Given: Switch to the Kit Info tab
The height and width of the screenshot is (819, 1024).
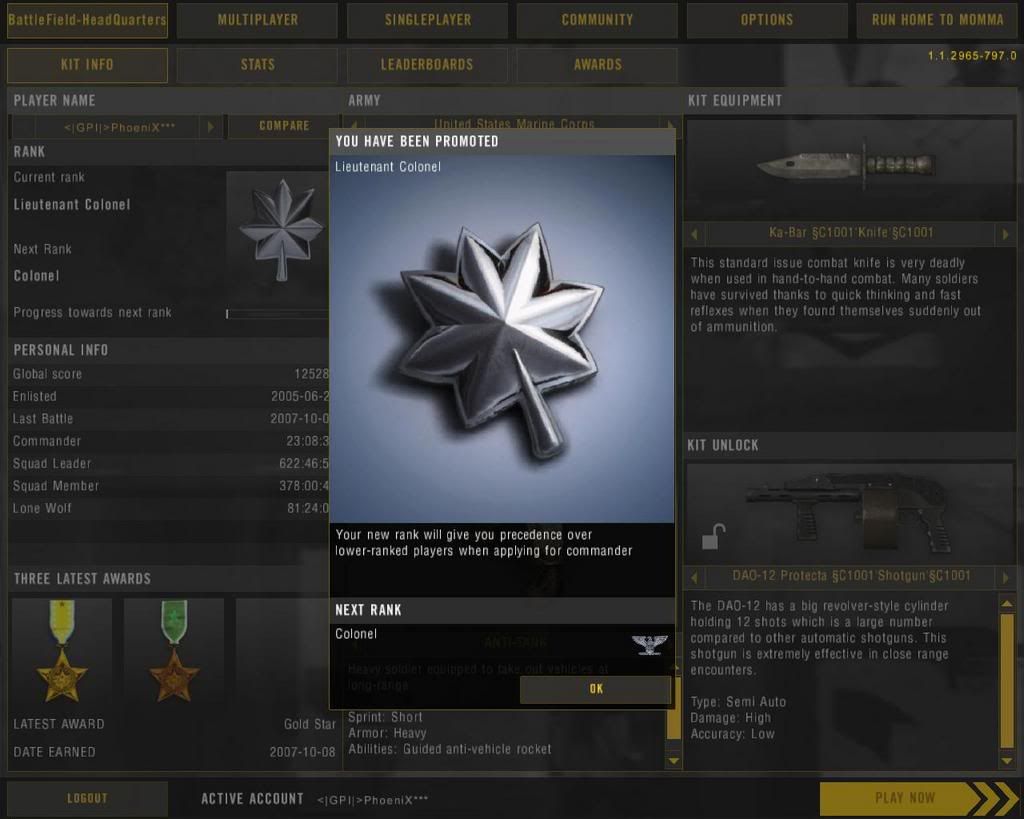Looking at the screenshot, I should click(87, 65).
